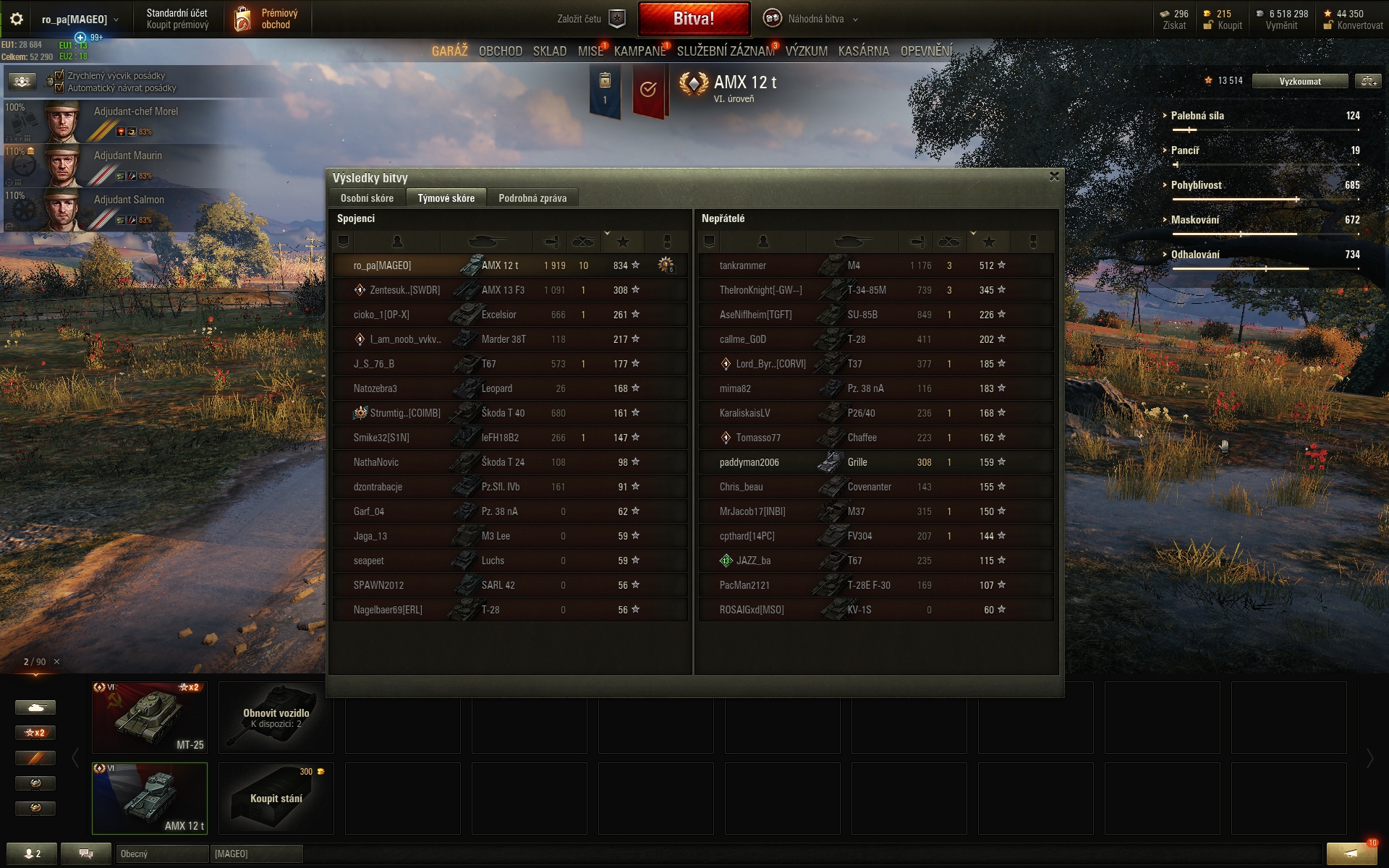The image size is (1389, 868).
Task: Select the Týmové skóre tab
Action: tap(446, 198)
